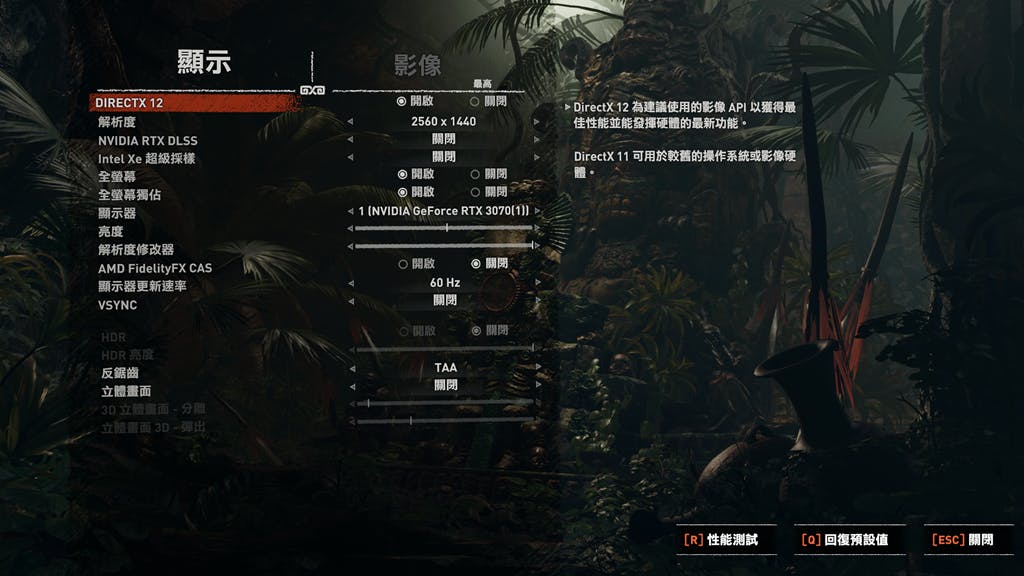Increase resolution with the right arrow
Screen dimensions: 1024x576
537,121
